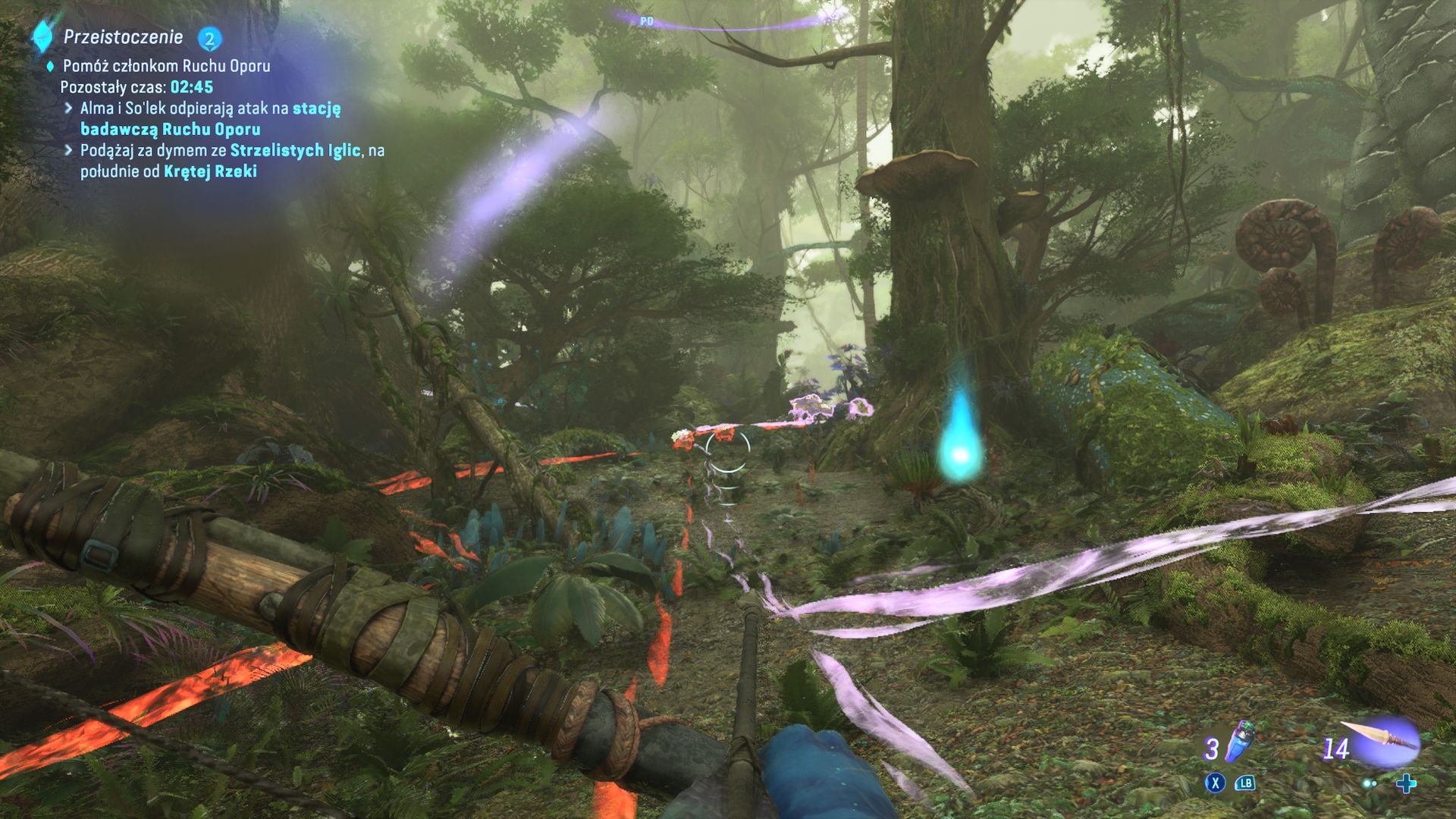Select the Przeistoczenie quest title
Image resolution: width=1456 pixels, height=819 pixels.
click(x=123, y=36)
